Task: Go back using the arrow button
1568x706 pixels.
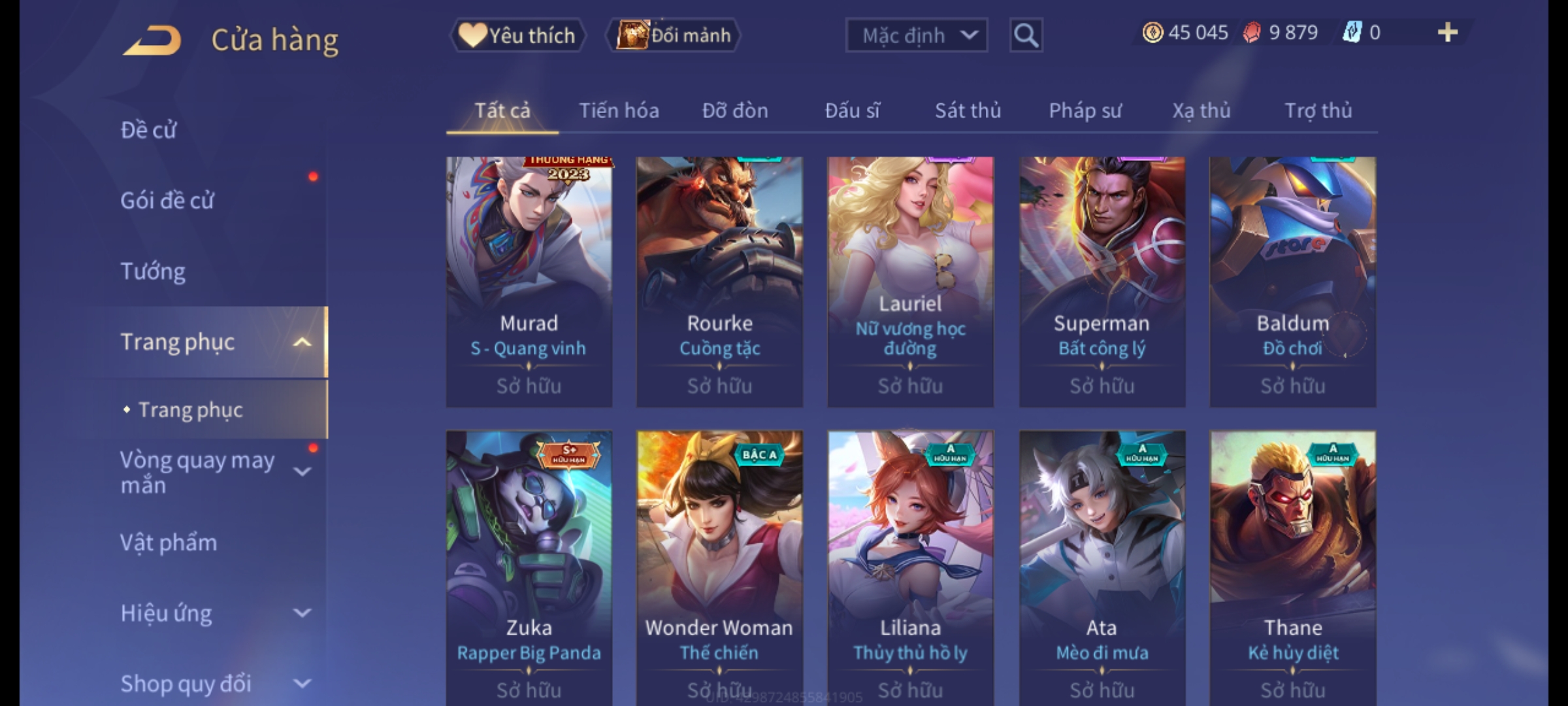Action: [x=152, y=41]
